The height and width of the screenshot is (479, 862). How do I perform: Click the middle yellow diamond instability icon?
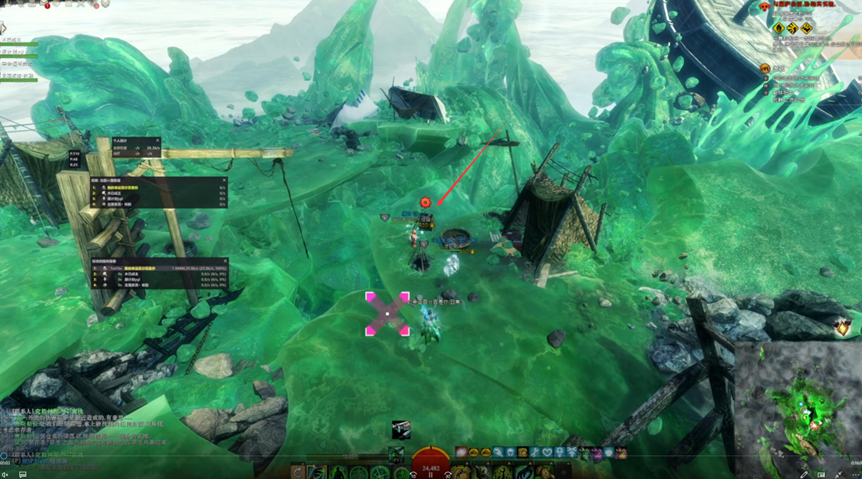[x=792, y=29]
